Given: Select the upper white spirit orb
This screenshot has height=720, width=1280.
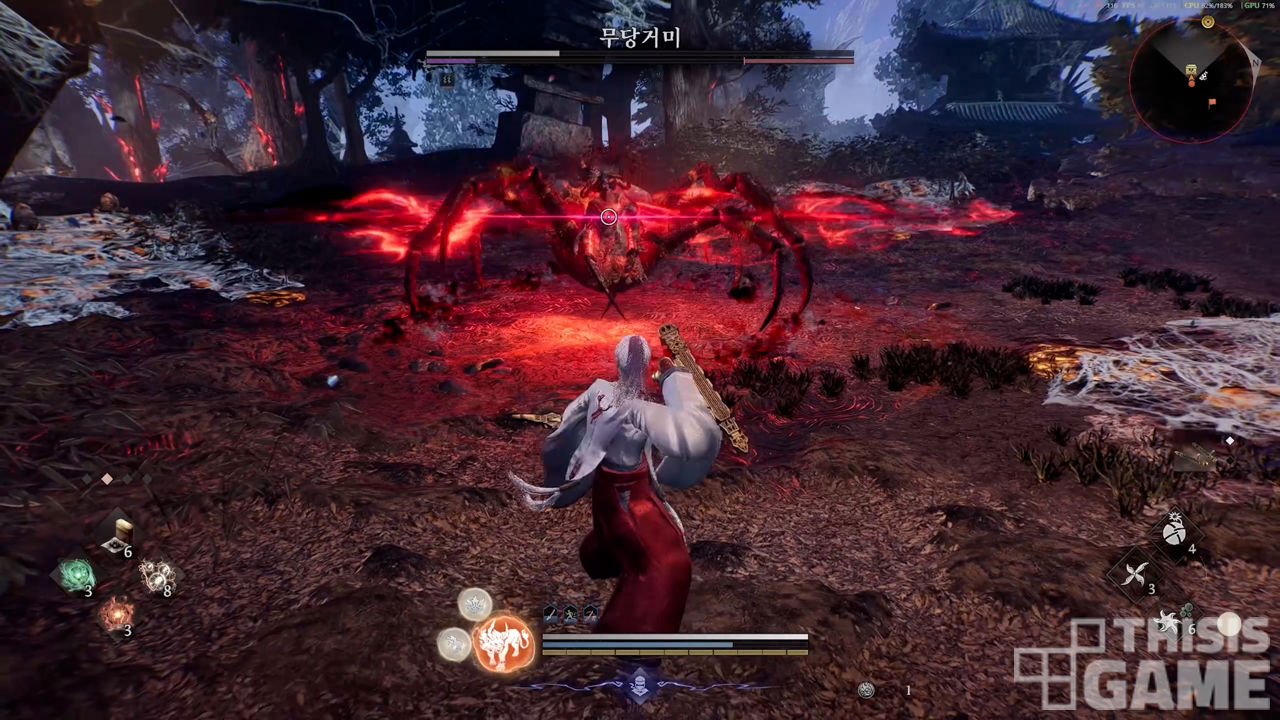Looking at the screenshot, I should point(474,604).
